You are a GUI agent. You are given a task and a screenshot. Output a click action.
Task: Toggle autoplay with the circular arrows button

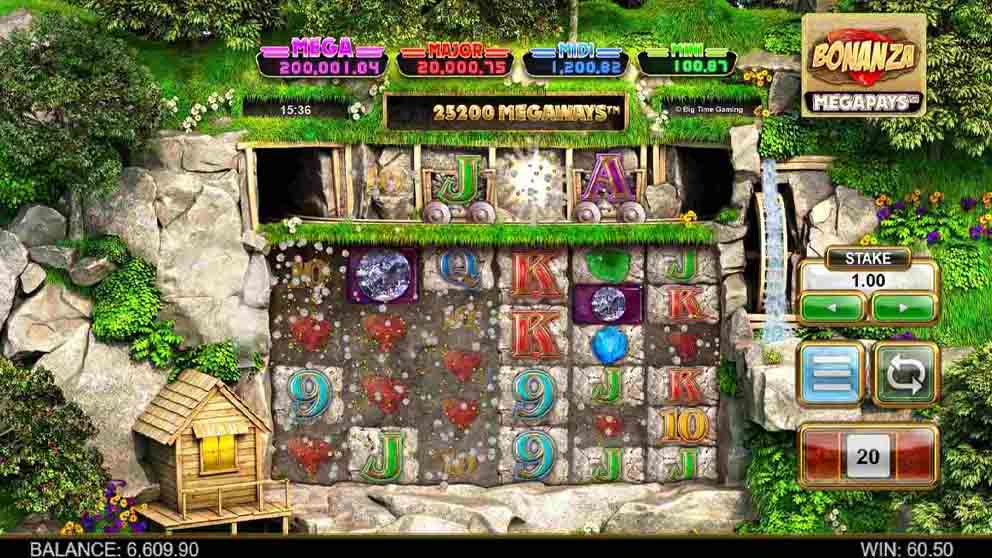click(905, 373)
